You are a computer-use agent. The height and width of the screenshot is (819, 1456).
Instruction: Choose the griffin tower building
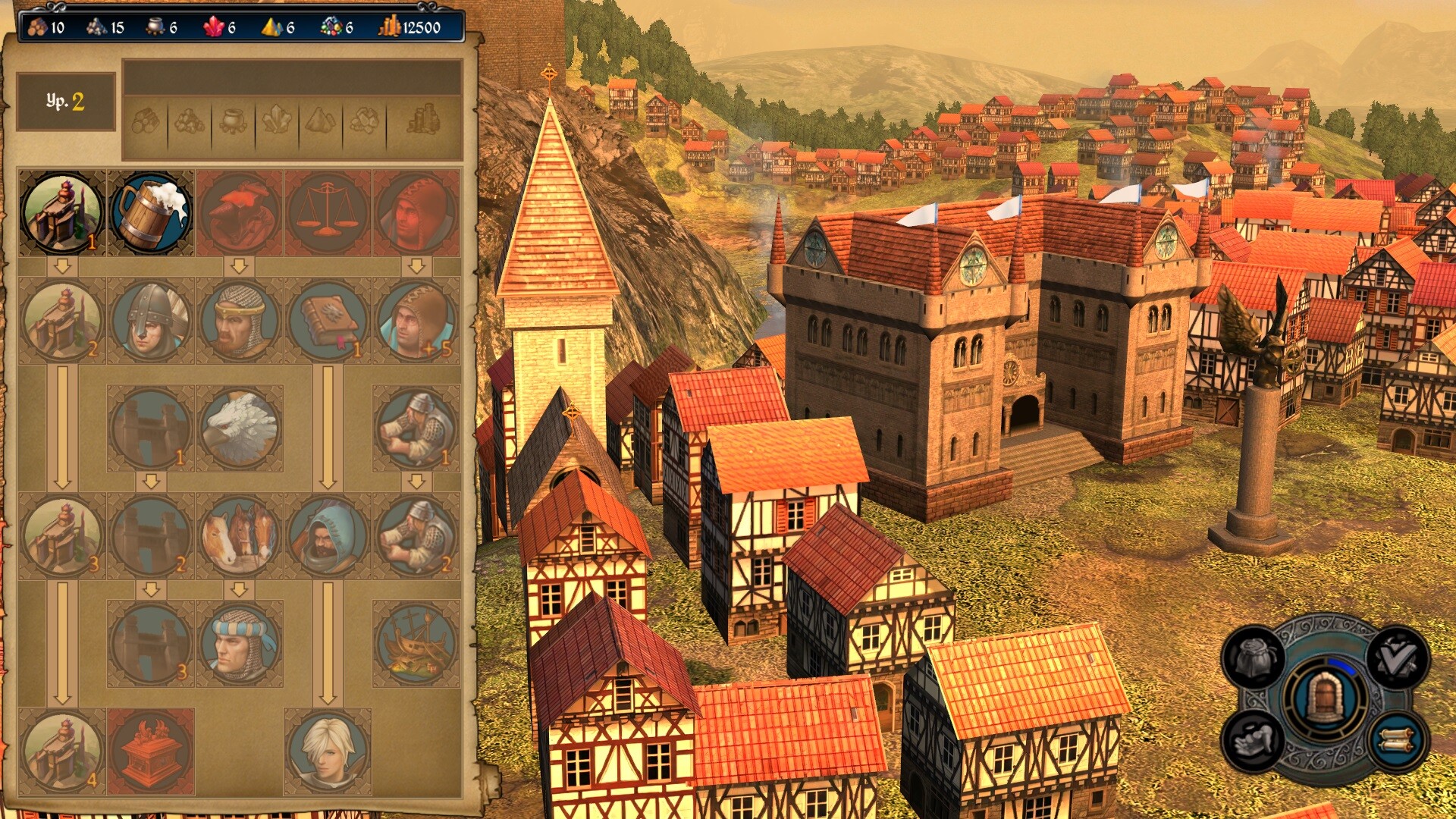pyautogui.click(x=240, y=428)
